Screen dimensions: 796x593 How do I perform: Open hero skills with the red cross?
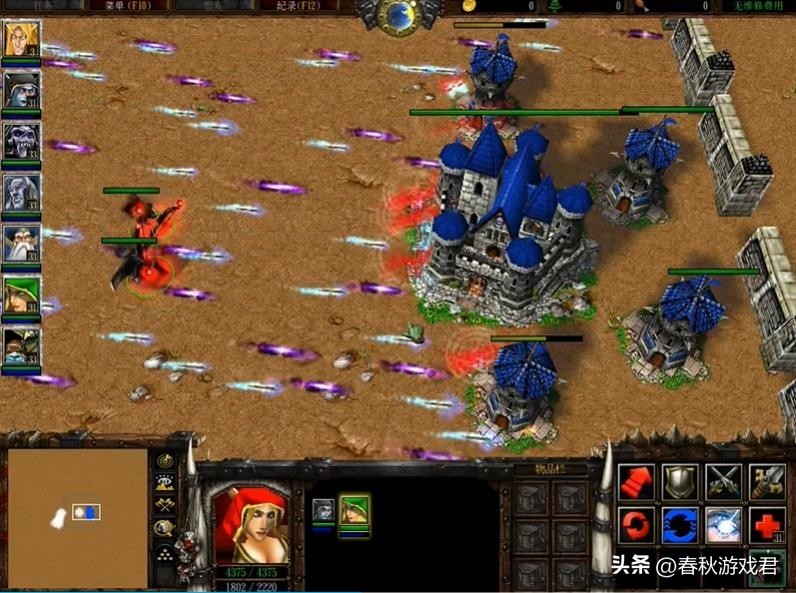[x=767, y=525]
